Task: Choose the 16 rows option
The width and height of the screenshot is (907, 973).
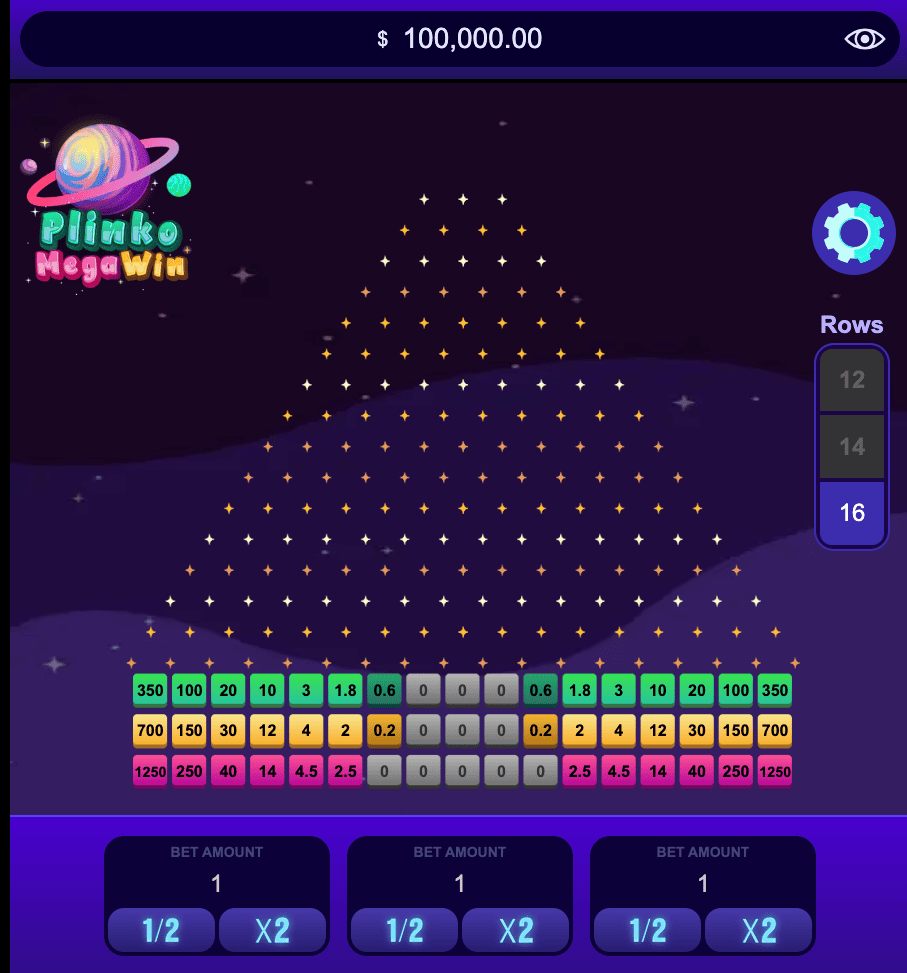Action: pos(852,513)
